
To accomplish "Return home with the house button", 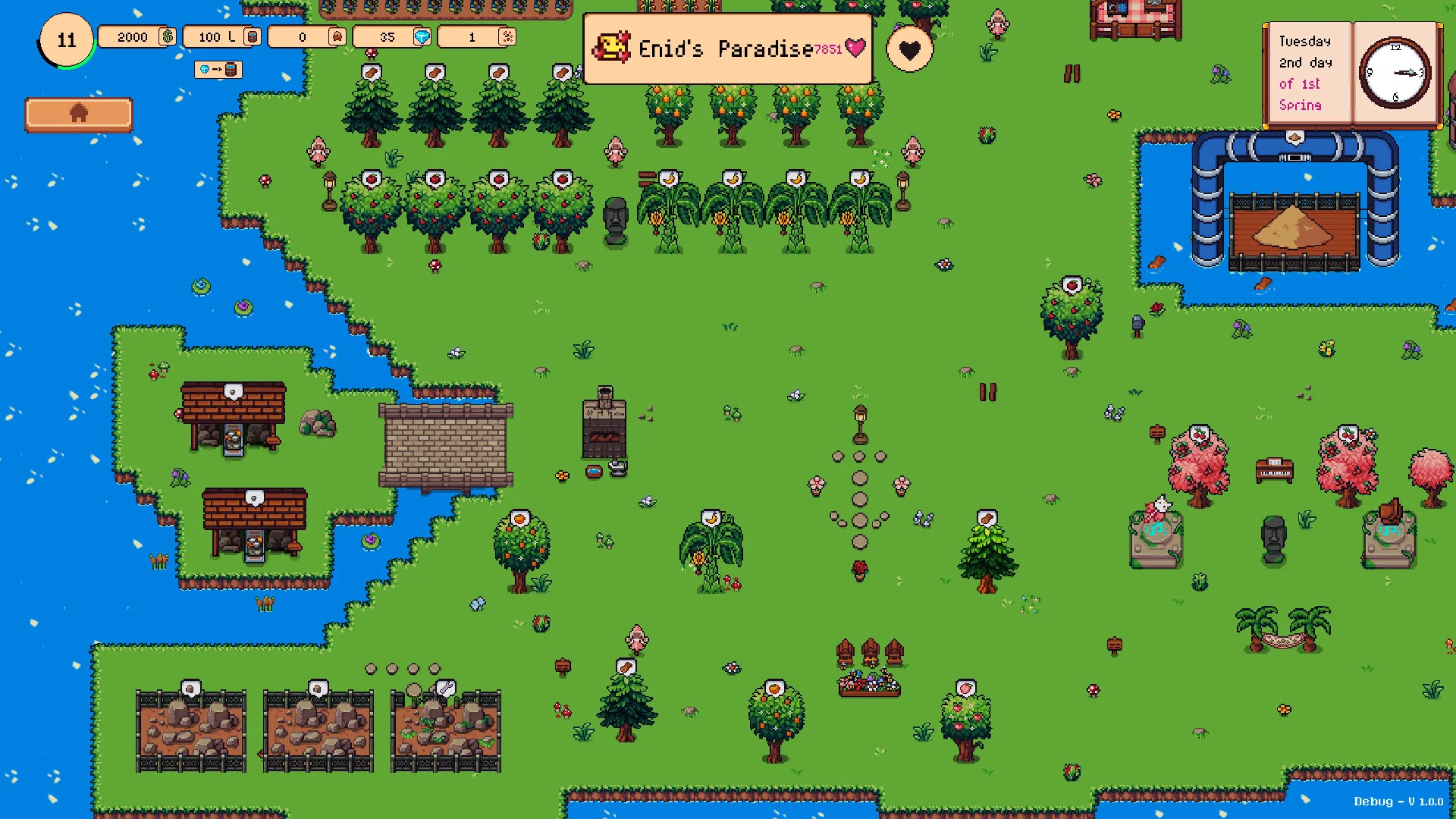I will [79, 115].
